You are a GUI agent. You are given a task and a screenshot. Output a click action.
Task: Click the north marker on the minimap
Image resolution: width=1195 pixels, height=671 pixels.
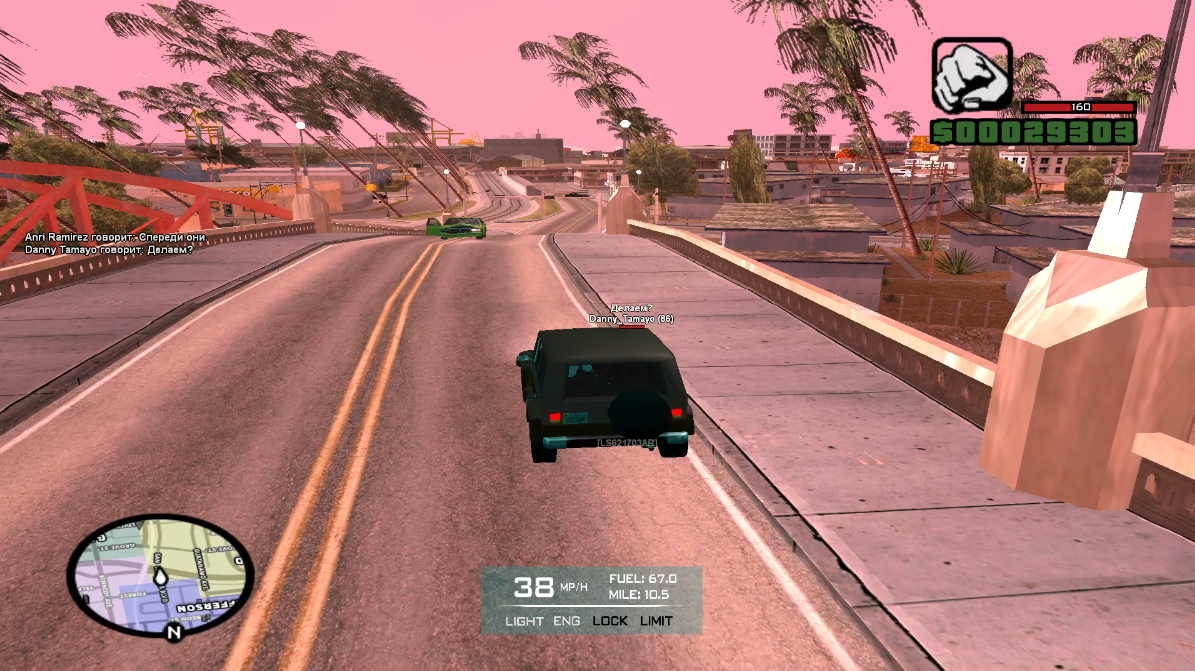pos(174,632)
